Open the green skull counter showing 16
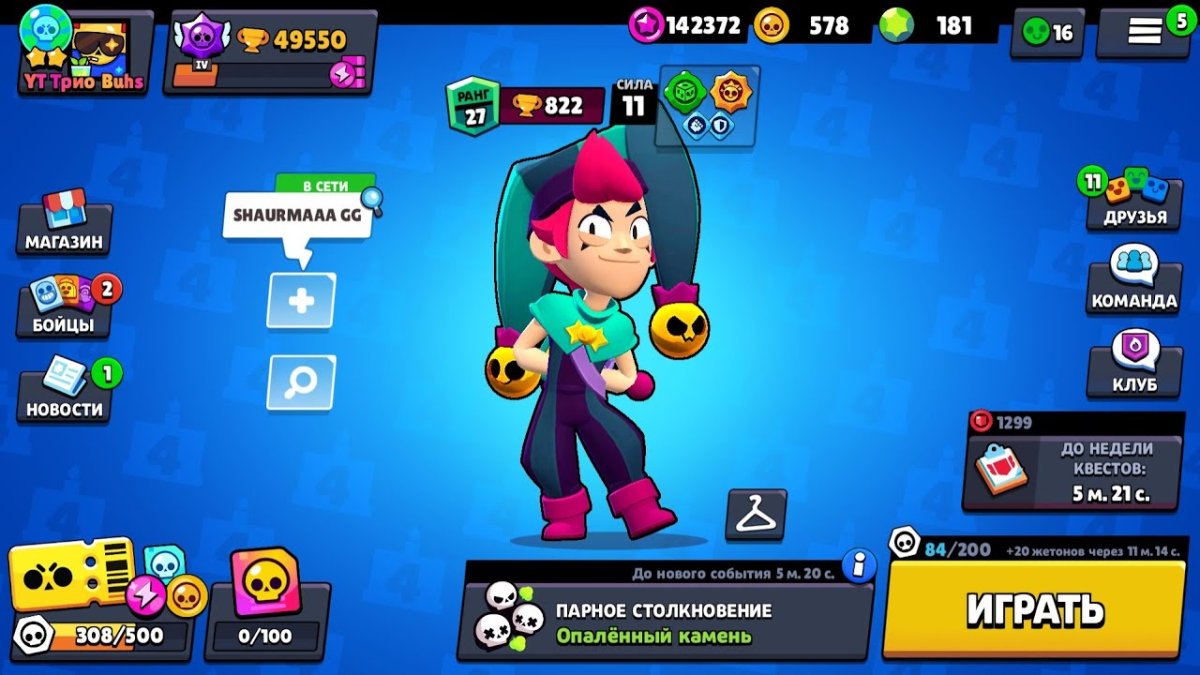1200x675 pixels. coord(1047,33)
